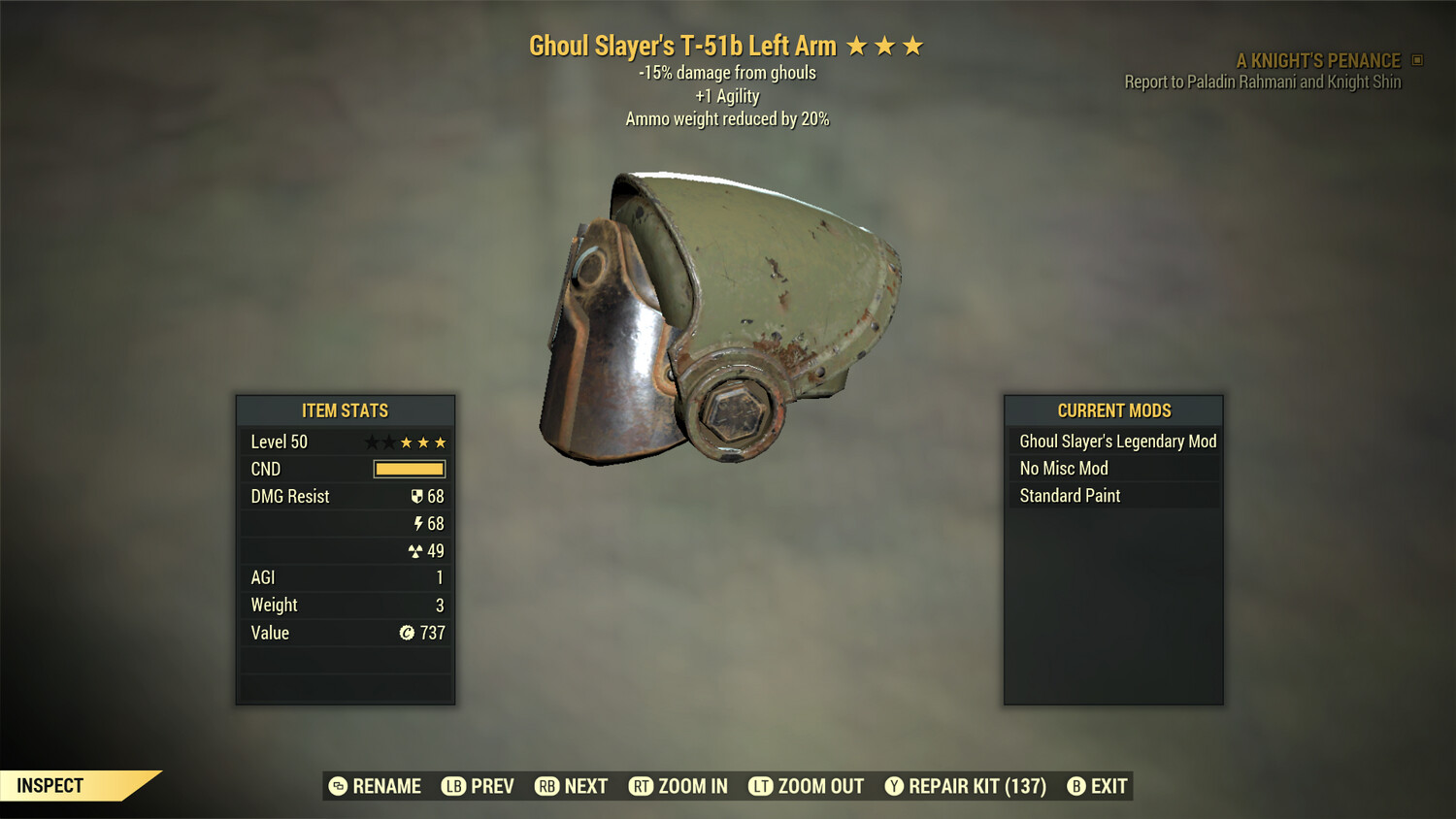Click the ITEM STATS panel header

click(345, 410)
